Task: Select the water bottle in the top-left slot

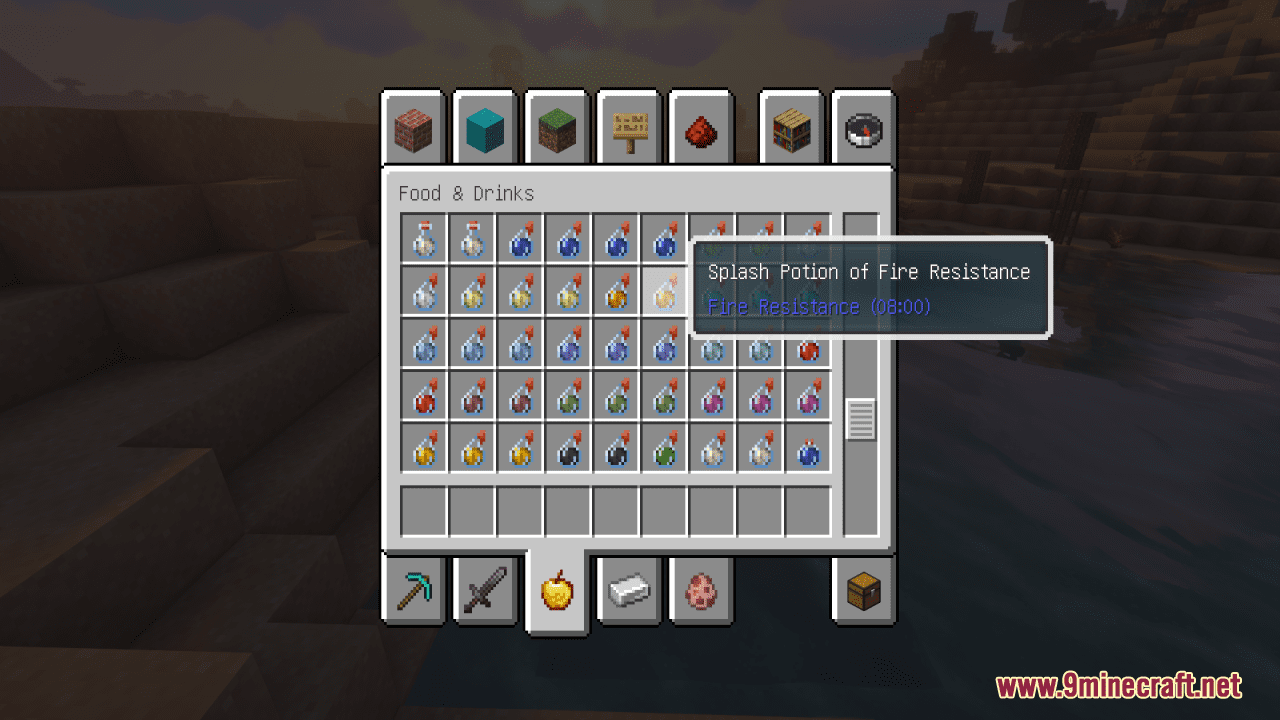Action: pyautogui.click(x=422, y=240)
